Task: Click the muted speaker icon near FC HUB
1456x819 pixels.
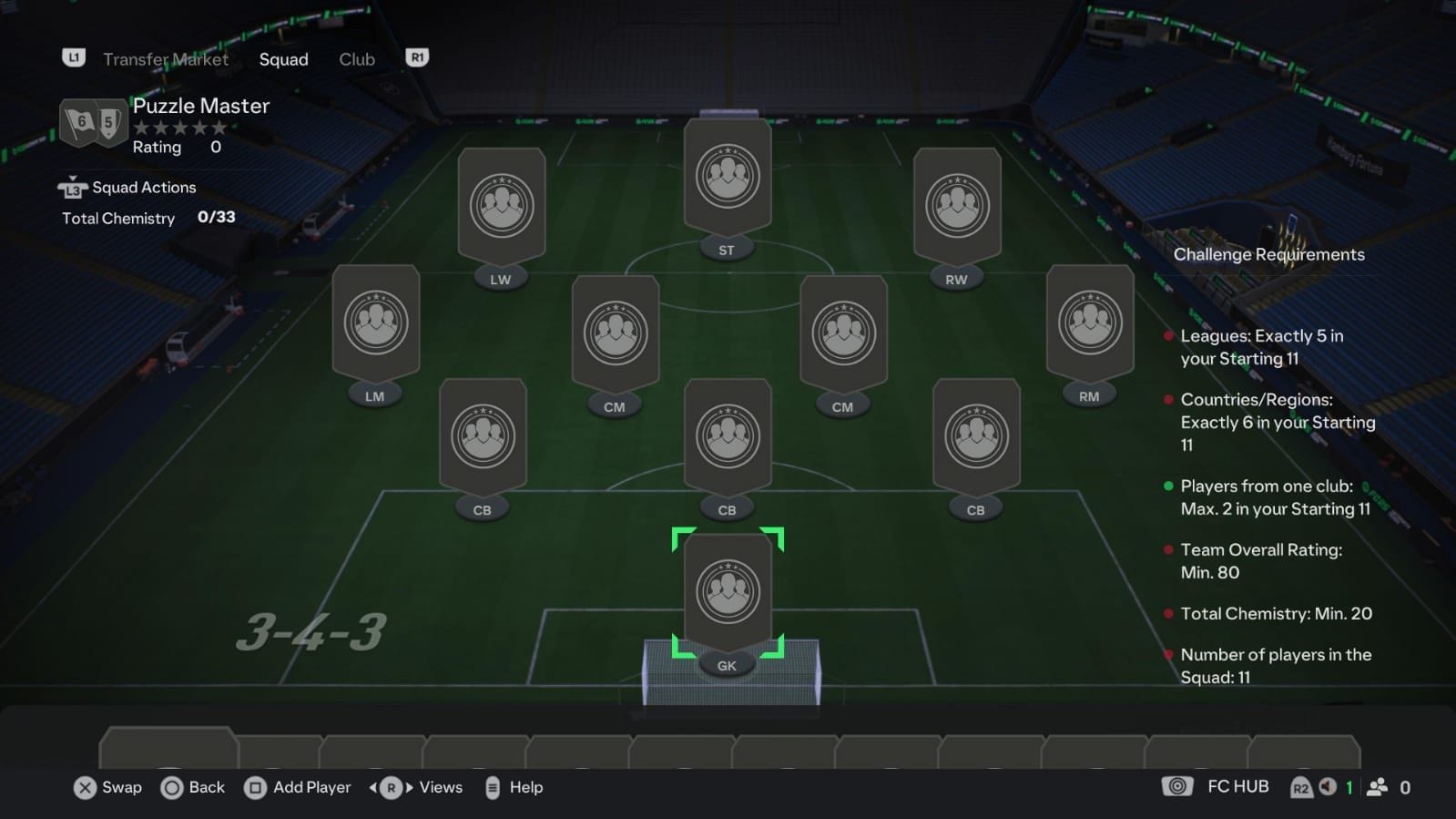Action: tap(1329, 786)
